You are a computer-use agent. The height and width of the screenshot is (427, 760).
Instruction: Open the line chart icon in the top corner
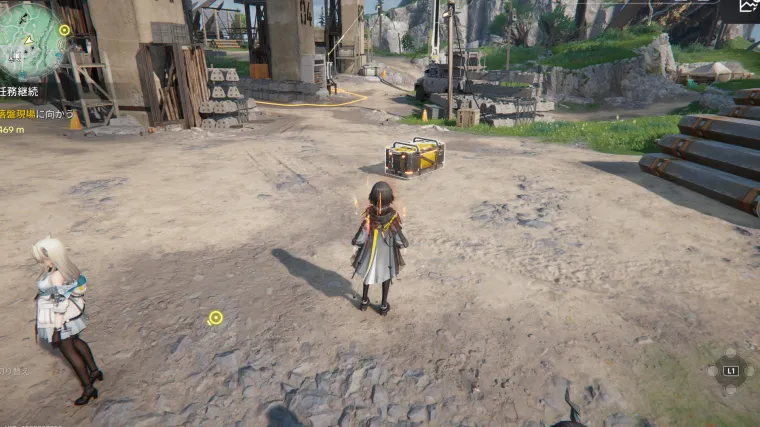[748, 7]
